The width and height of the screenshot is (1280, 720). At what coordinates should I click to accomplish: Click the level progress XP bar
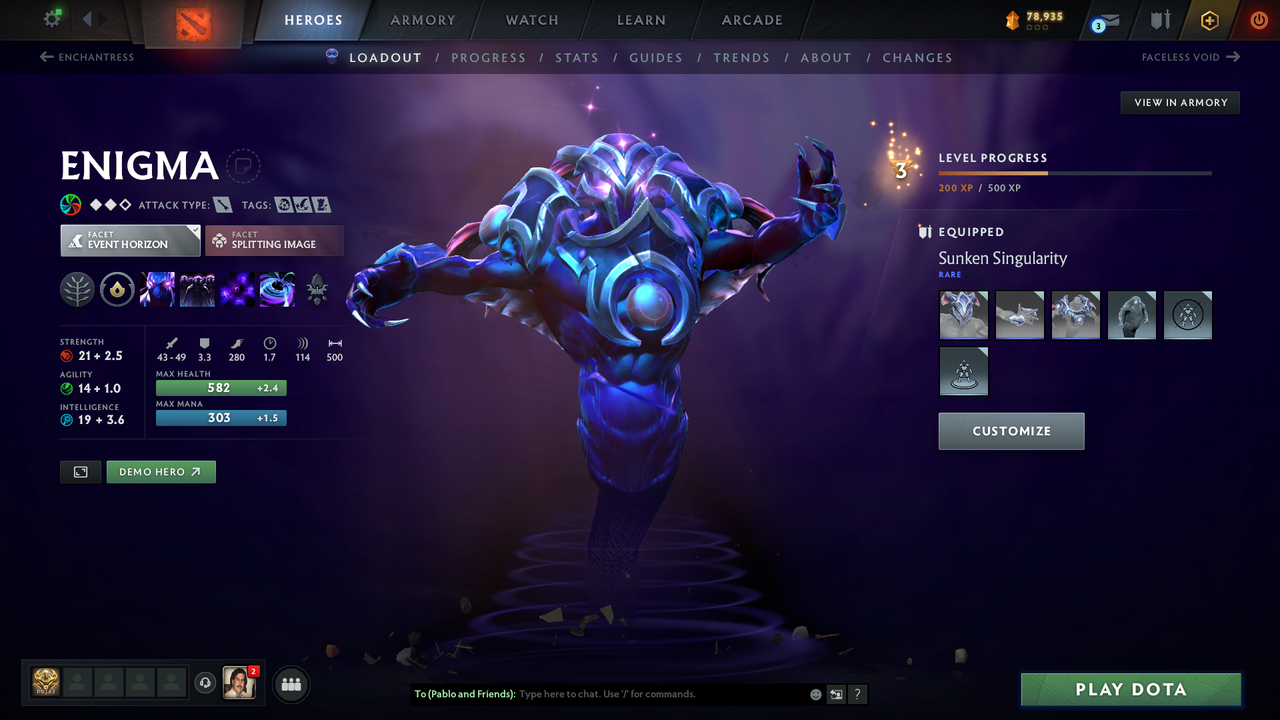pyautogui.click(x=1075, y=172)
